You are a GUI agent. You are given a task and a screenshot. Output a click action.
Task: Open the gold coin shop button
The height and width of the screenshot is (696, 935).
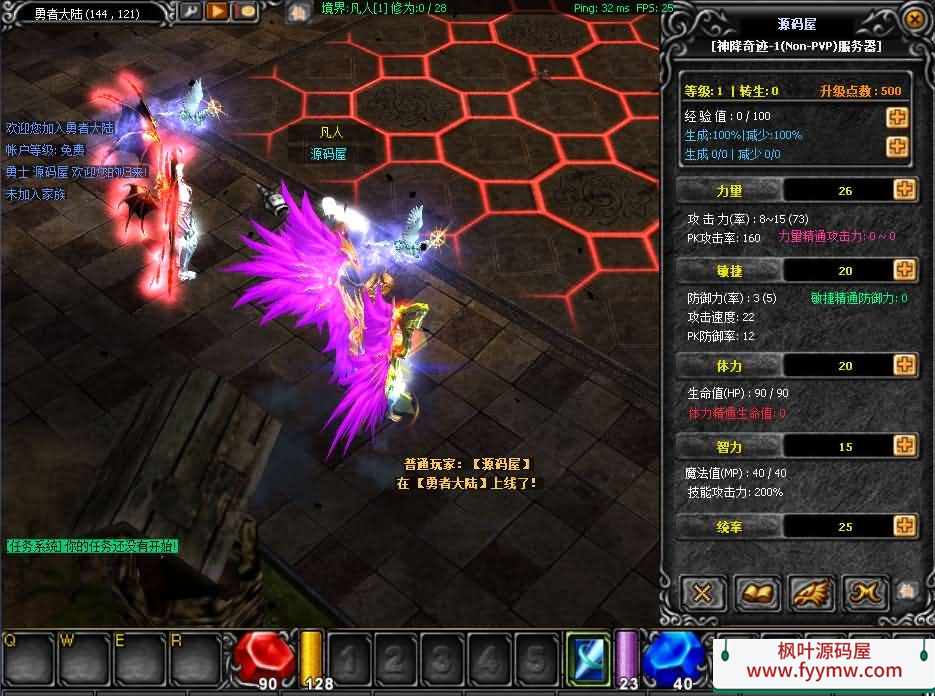tap(244, 12)
